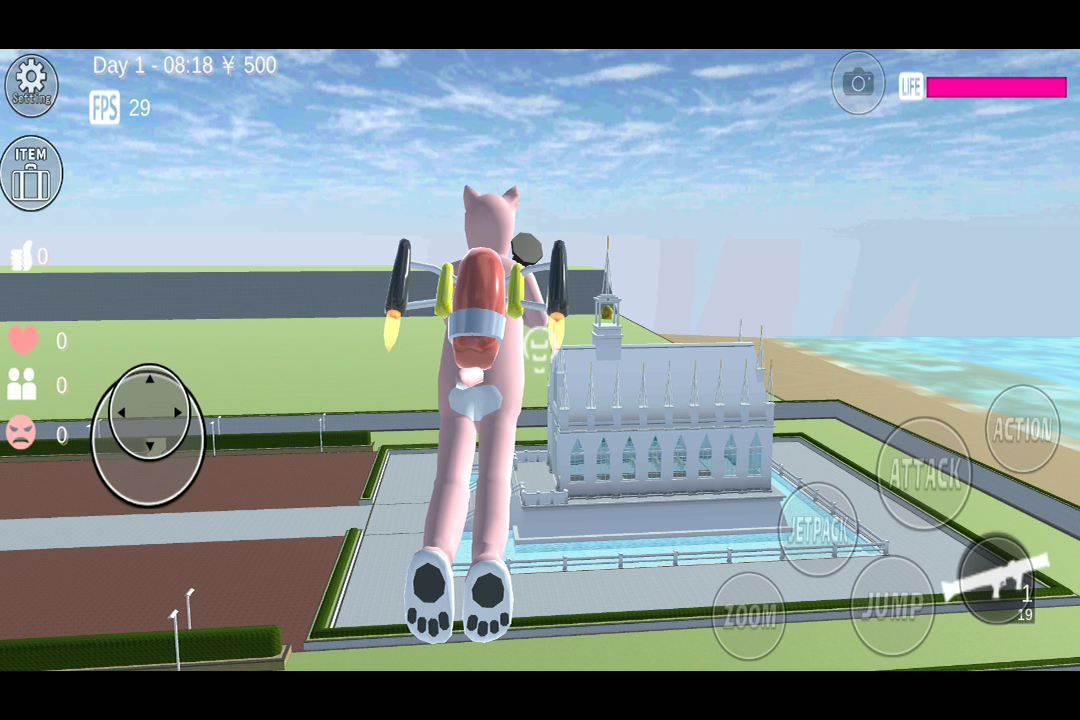Image resolution: width=1080 pixels, height=720 pixels.
Task: Tap the camera screenshot button
Action: [858, 83]
